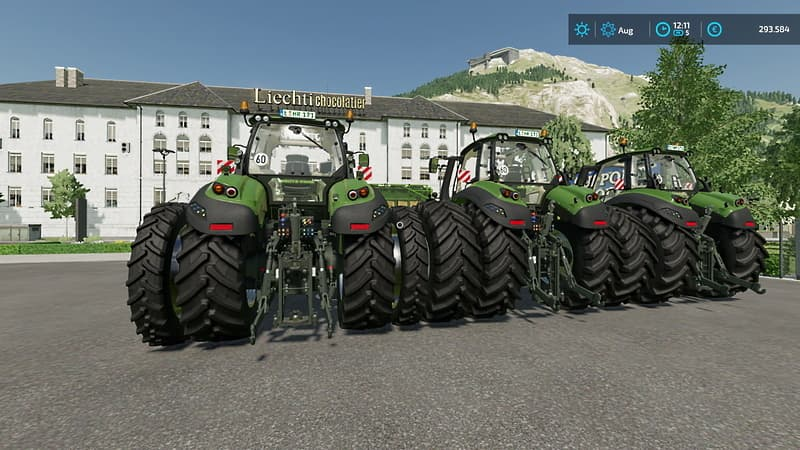The image size is (800, 450).
Task: Click the euro money icon
Action: [x=714, y=30]
